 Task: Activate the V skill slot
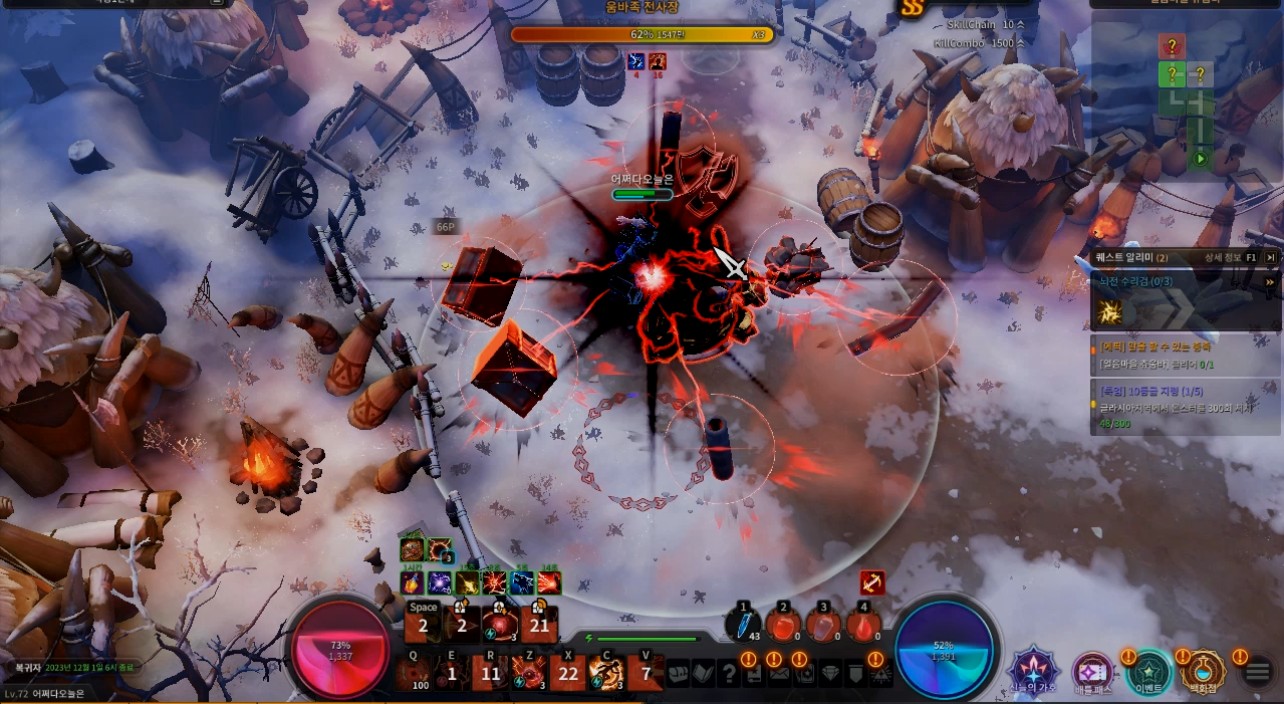(x=646, y=673)
